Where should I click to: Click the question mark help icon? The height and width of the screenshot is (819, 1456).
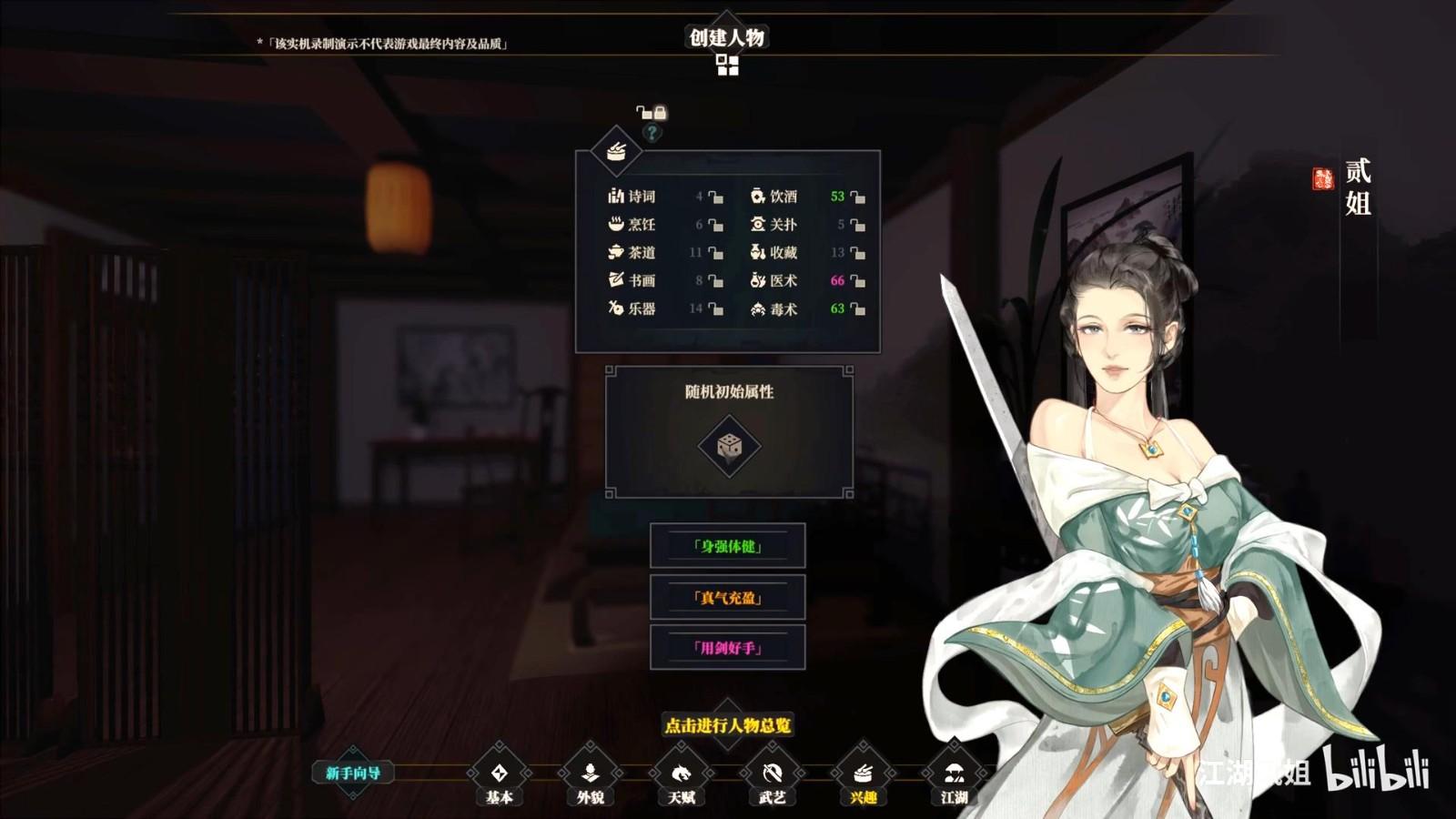coord(652,133)
